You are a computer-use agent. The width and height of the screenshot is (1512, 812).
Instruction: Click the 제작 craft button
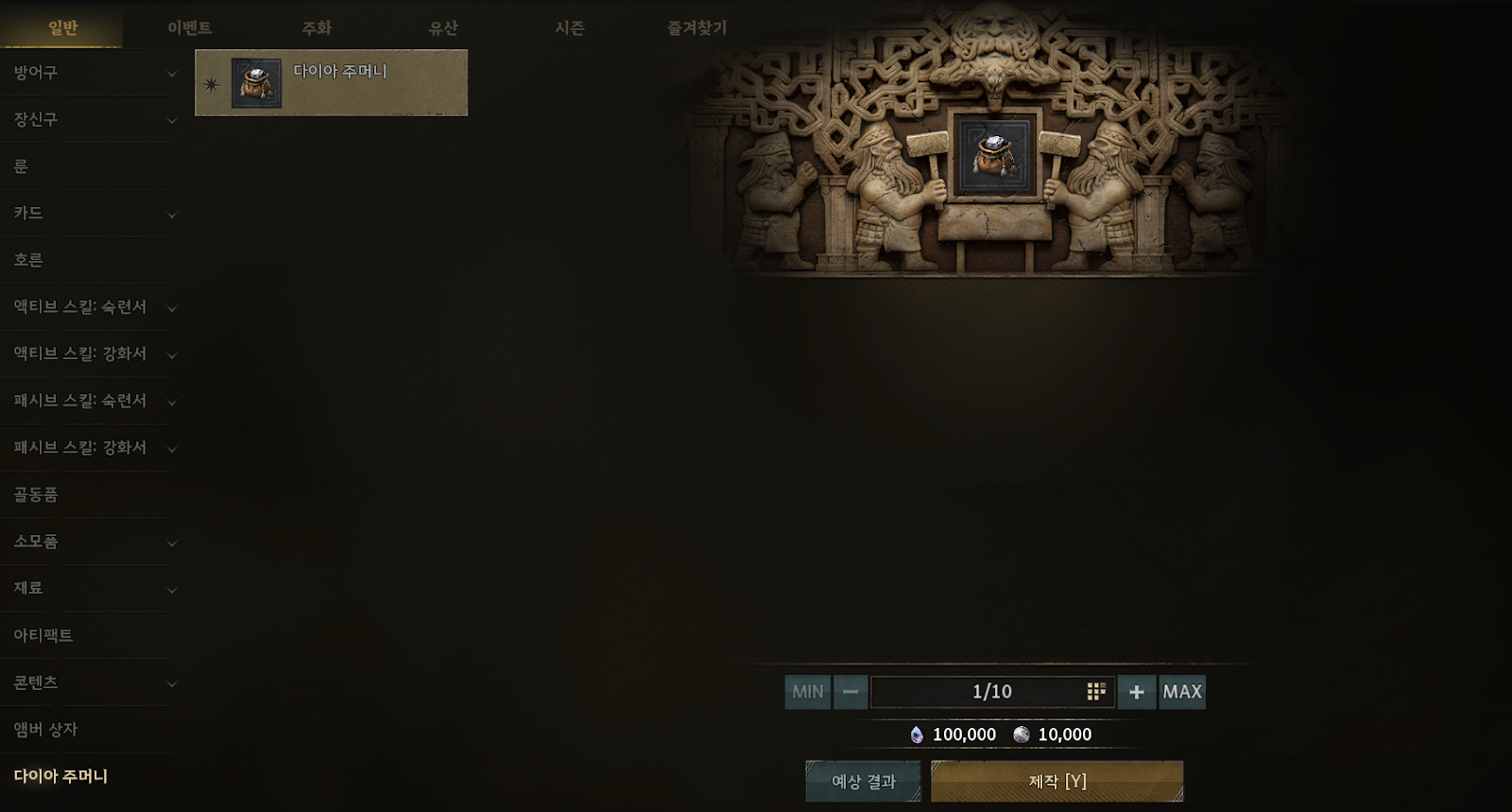click(x=1057, y=782)
